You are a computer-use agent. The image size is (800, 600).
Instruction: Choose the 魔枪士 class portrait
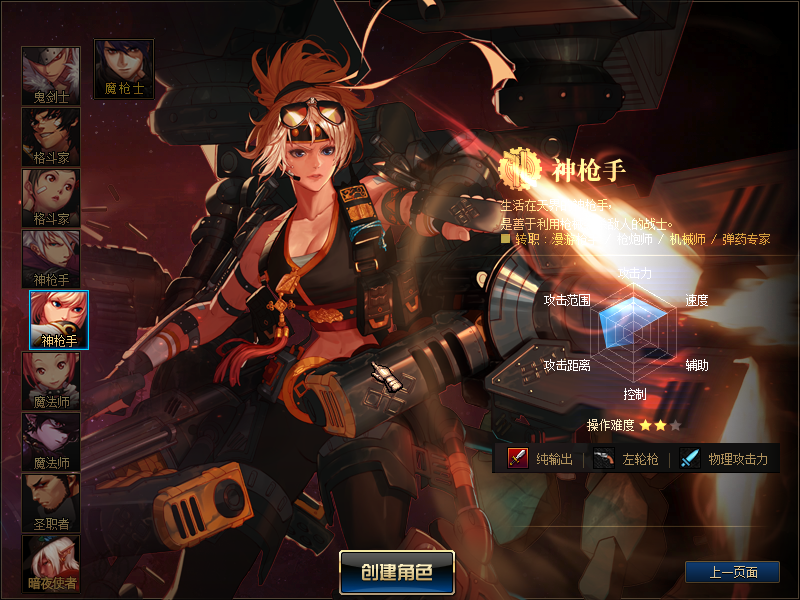tap(124, 68)
